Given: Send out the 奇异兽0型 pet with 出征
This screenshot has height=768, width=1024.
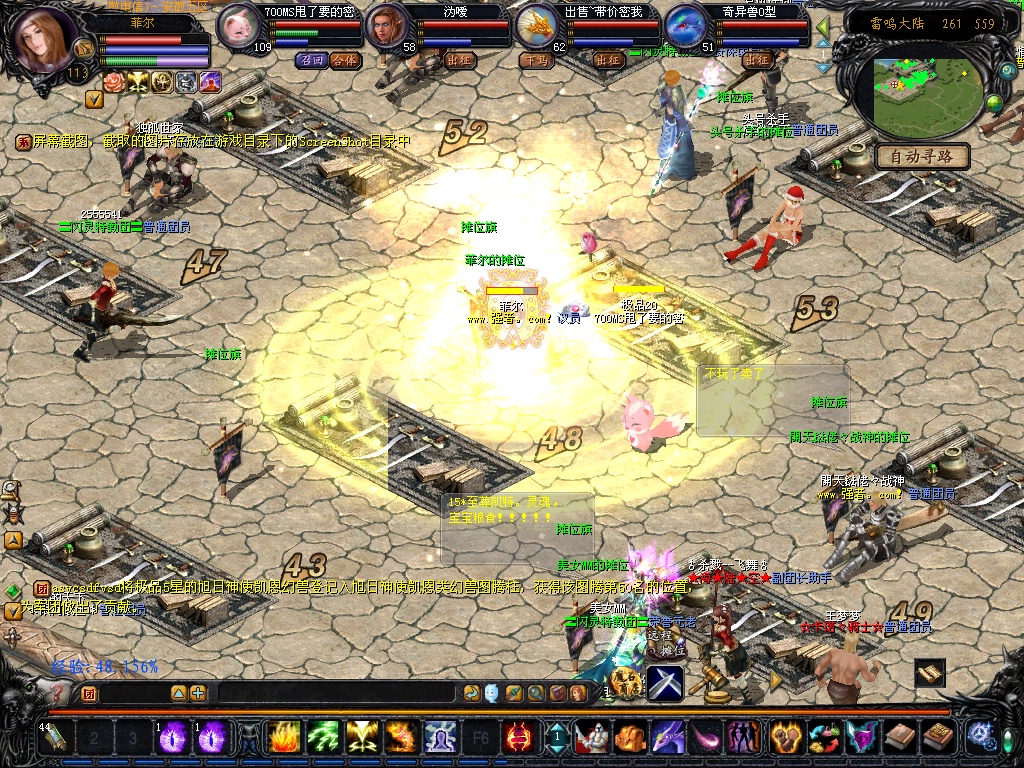Looking at the screenshot, I should (758, 60).
